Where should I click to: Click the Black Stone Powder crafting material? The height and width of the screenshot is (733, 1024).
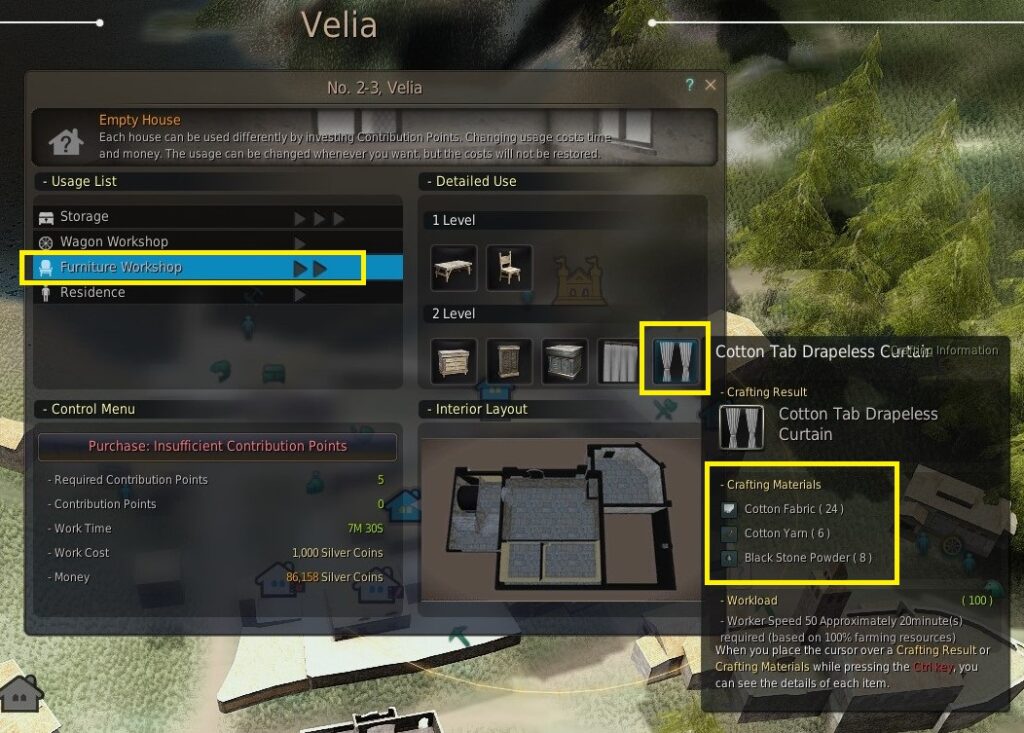click(x=807, y=557)
